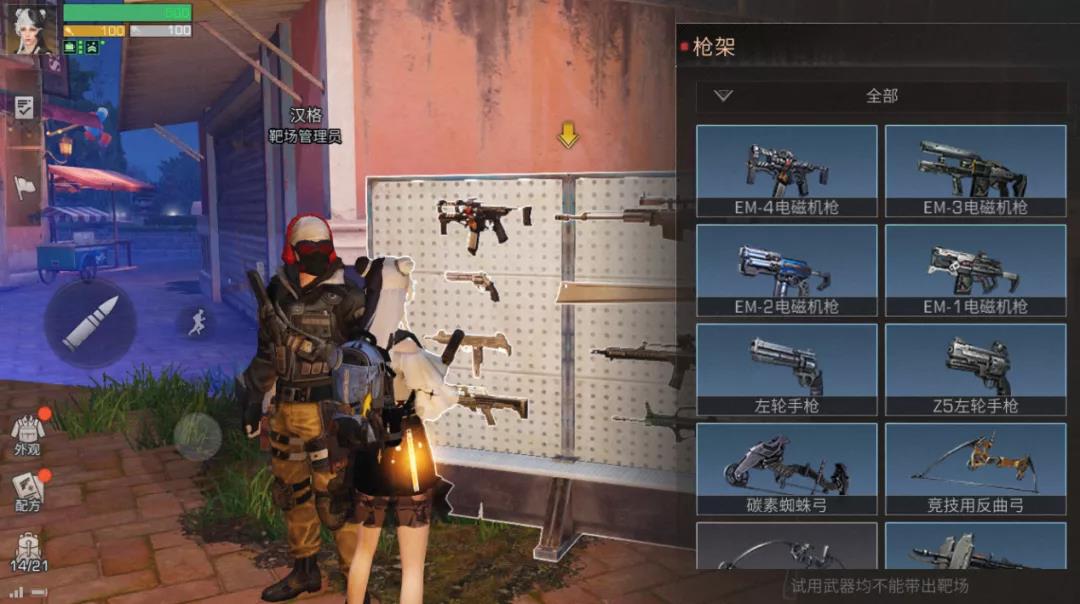Select the EM-4电磁机枪 weapon tile
Screen dimensions: 1080x604
[x=786, y=170]
